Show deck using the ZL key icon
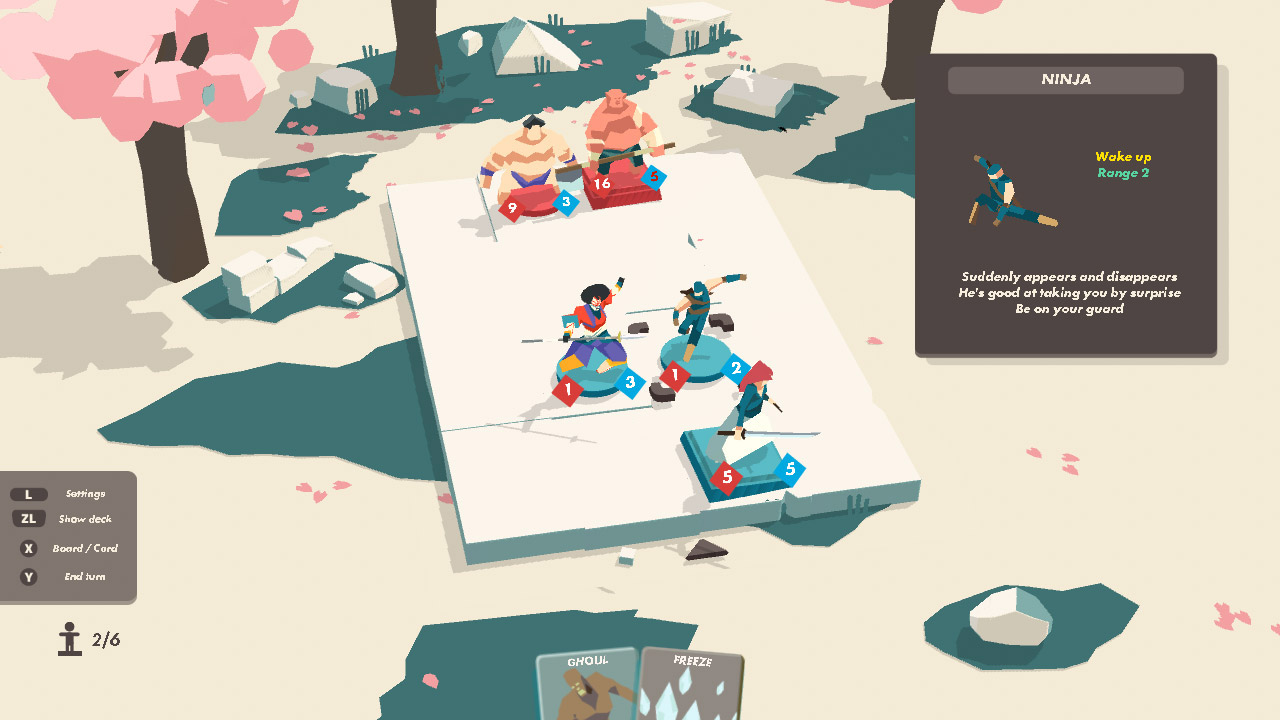The width and height of the screenshot is (1280, 720). pos(30,518)
